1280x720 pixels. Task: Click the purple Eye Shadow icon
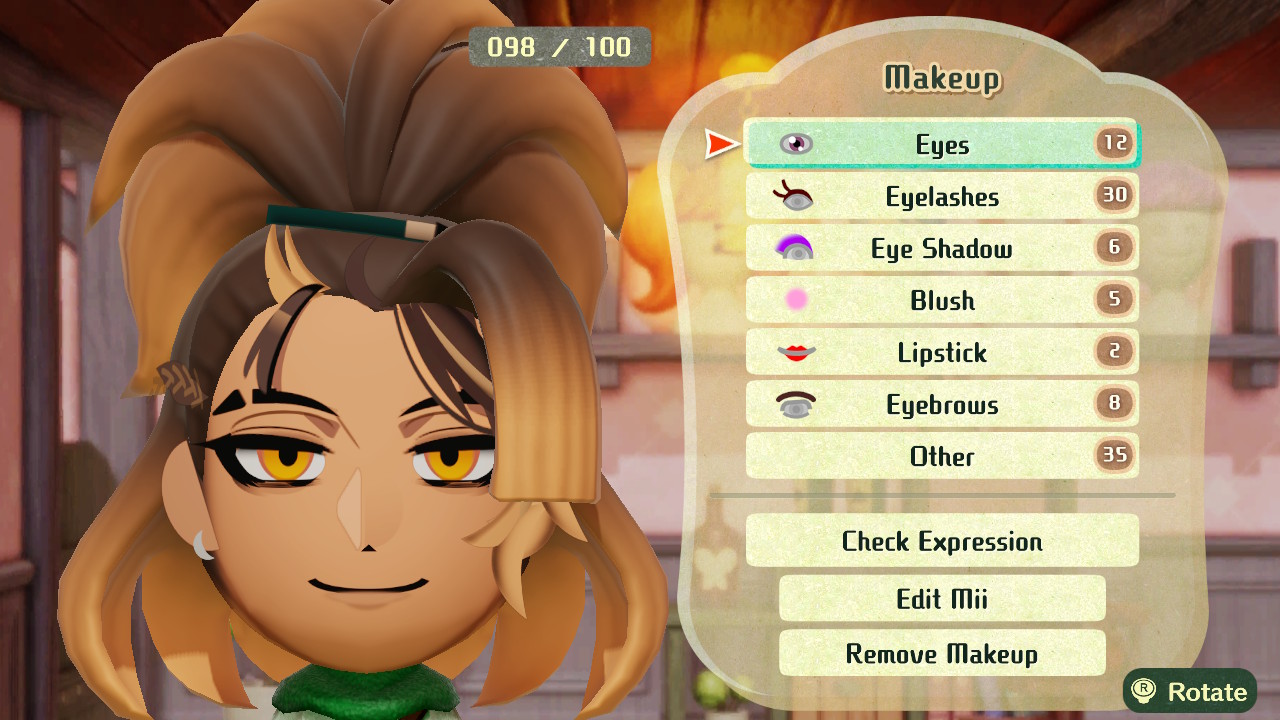point(795,248)
